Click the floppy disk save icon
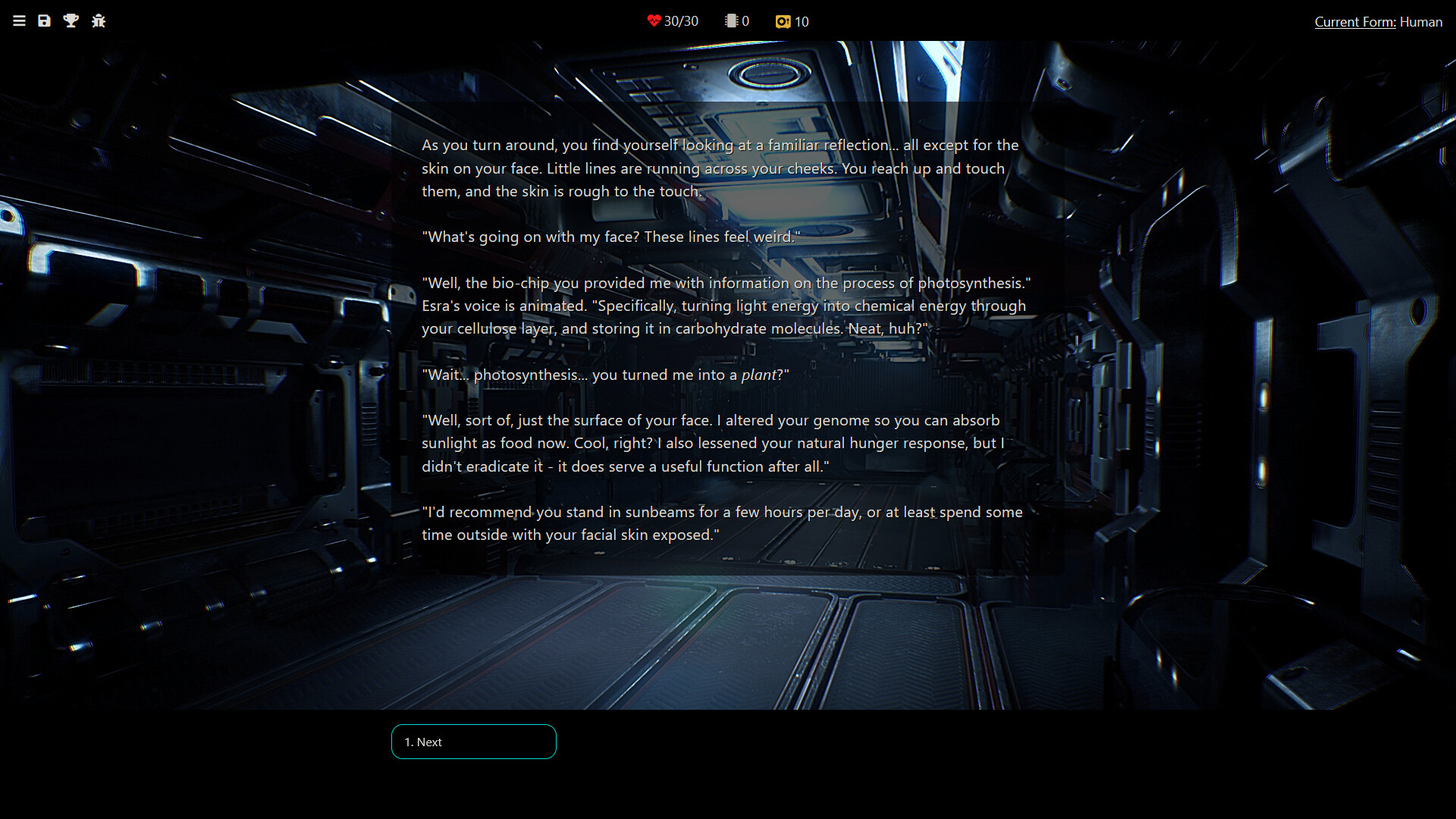Image resolution: width=1456 pixels, height=819 pixels. click(x=45, y=21)
